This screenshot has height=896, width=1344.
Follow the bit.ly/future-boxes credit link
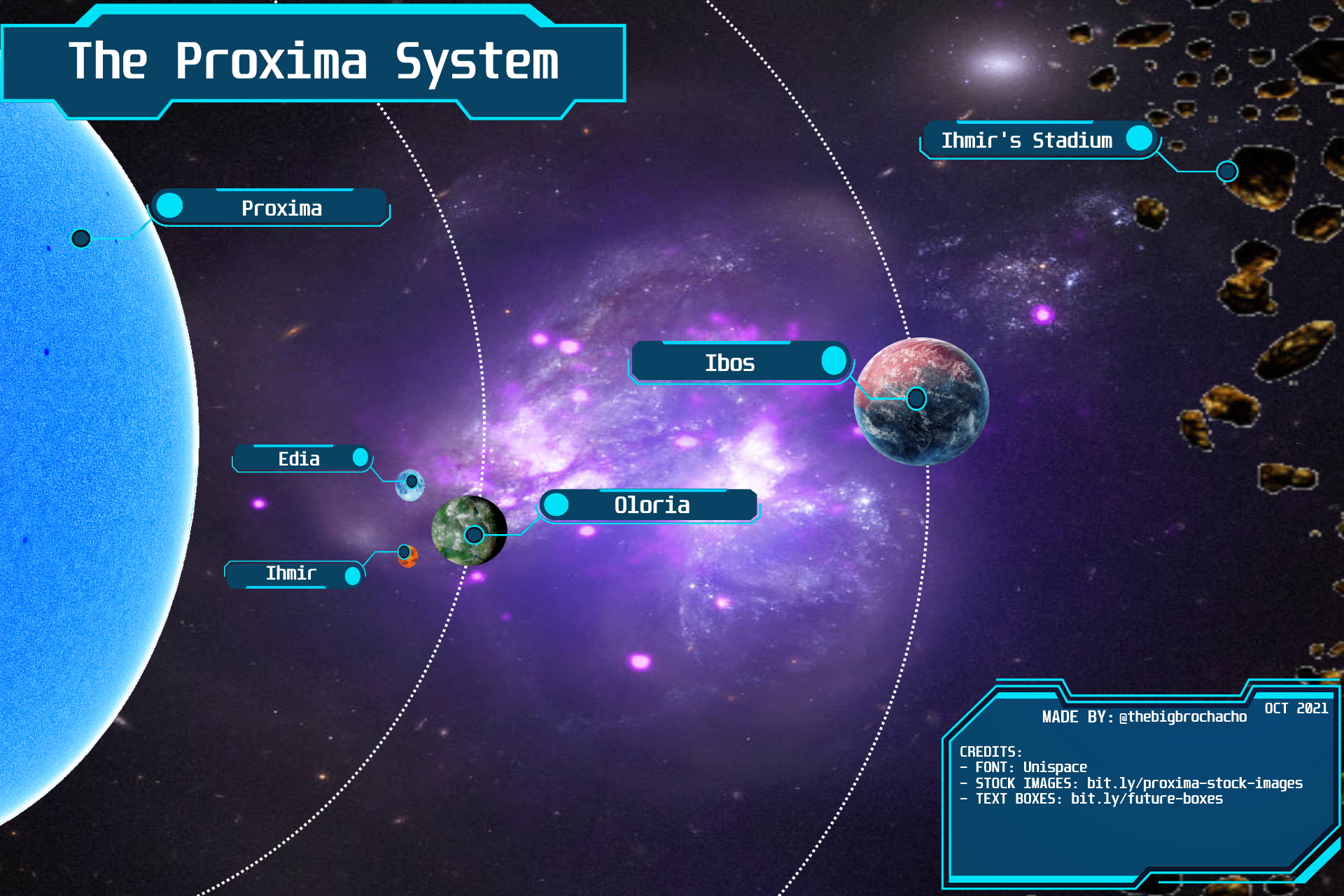point(1147,799)
